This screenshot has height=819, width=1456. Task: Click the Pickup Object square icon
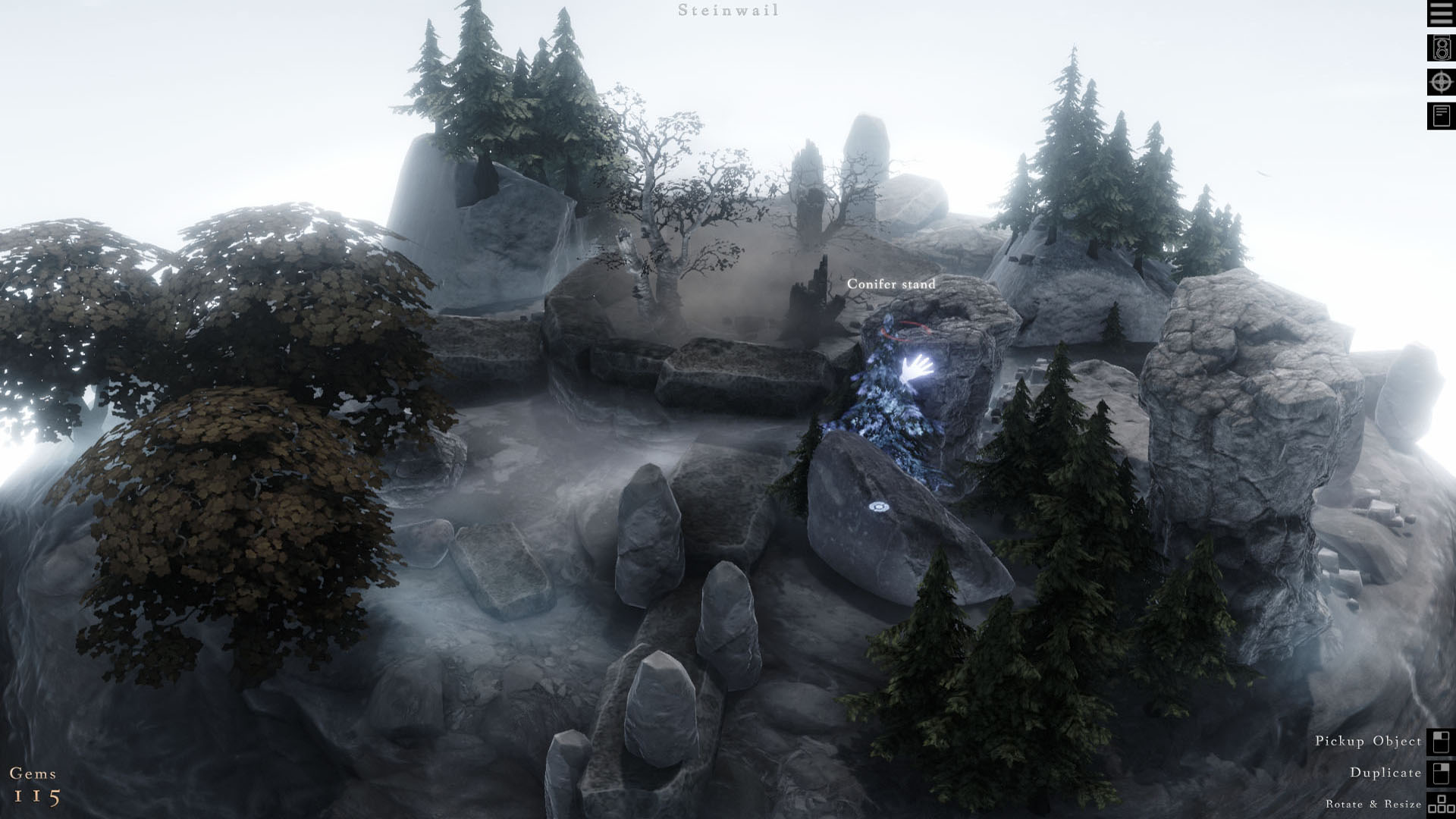[1440, 742]
